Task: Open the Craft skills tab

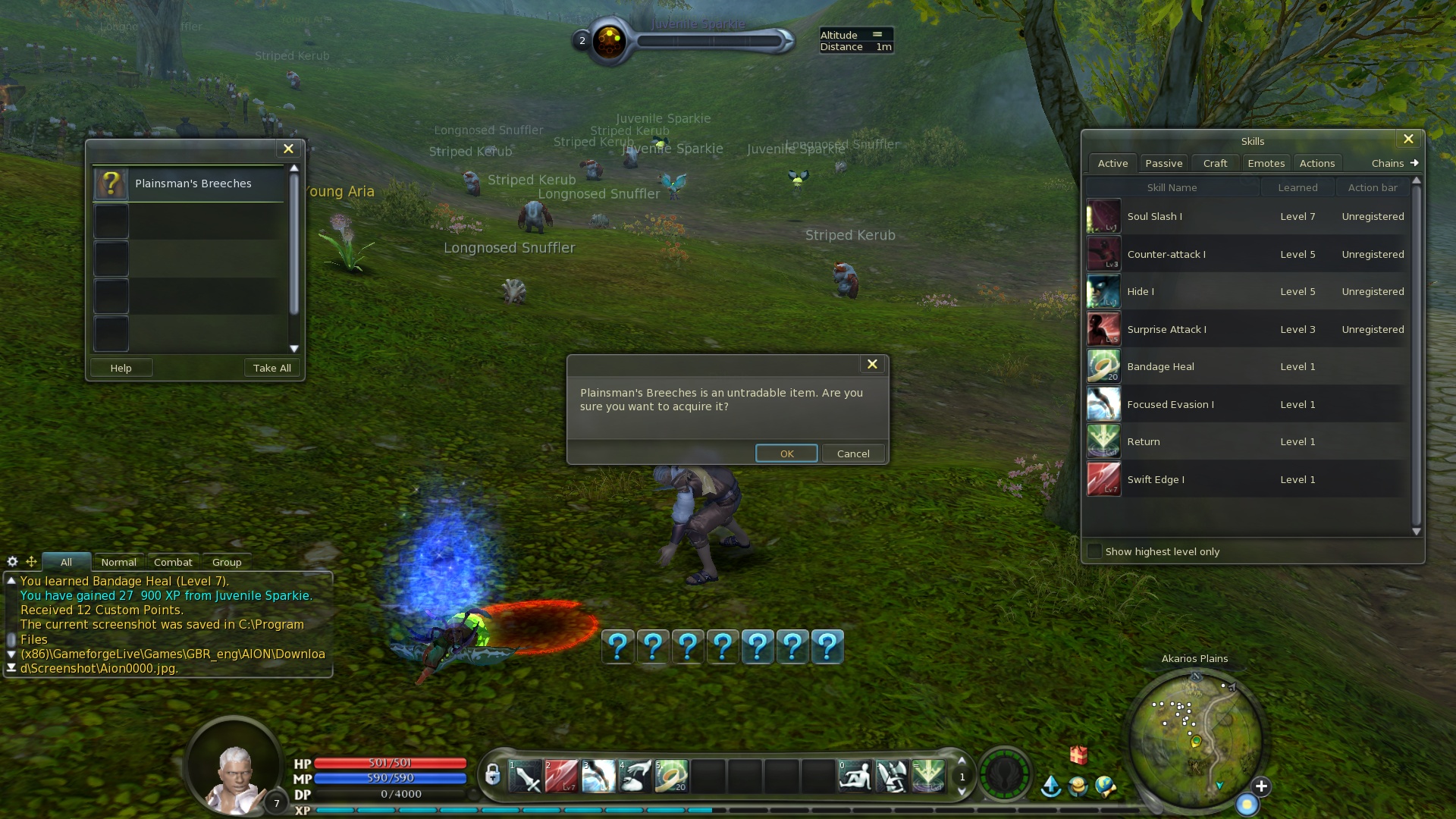Action: (1215, 163)
